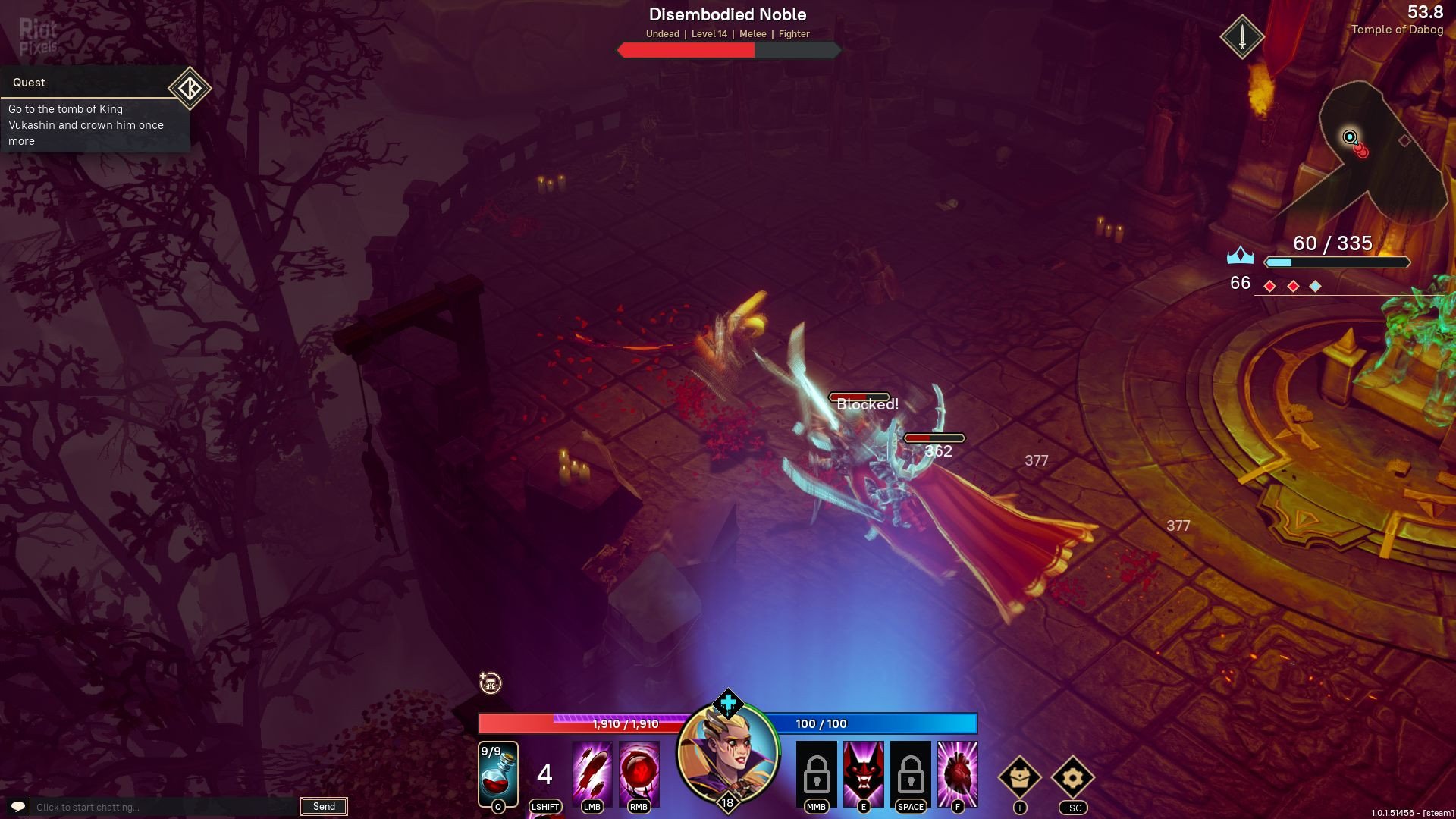
Task: Select the cyan cross diamond above the portrait
Action: [x=728, y=703]
